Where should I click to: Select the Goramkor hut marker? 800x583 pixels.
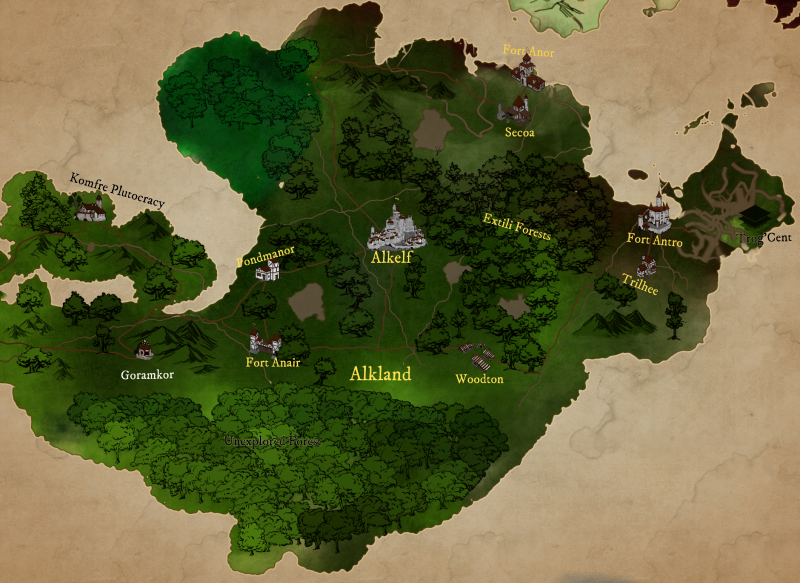coord(145,348)
